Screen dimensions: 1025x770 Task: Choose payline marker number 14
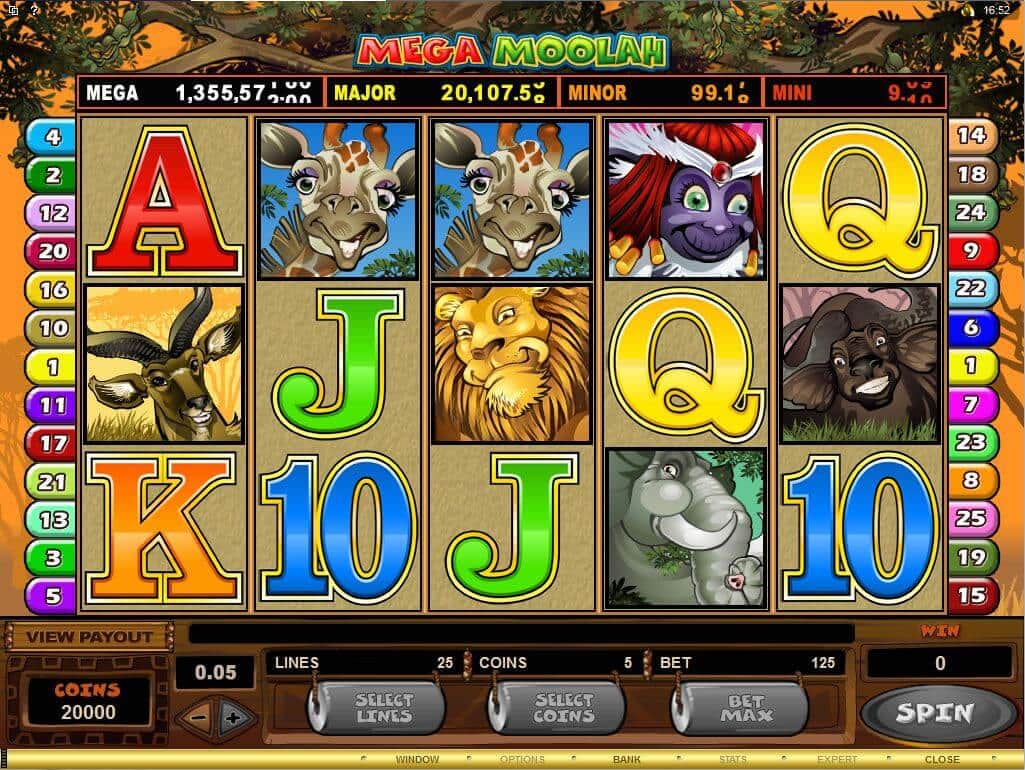tap(971, 136)
